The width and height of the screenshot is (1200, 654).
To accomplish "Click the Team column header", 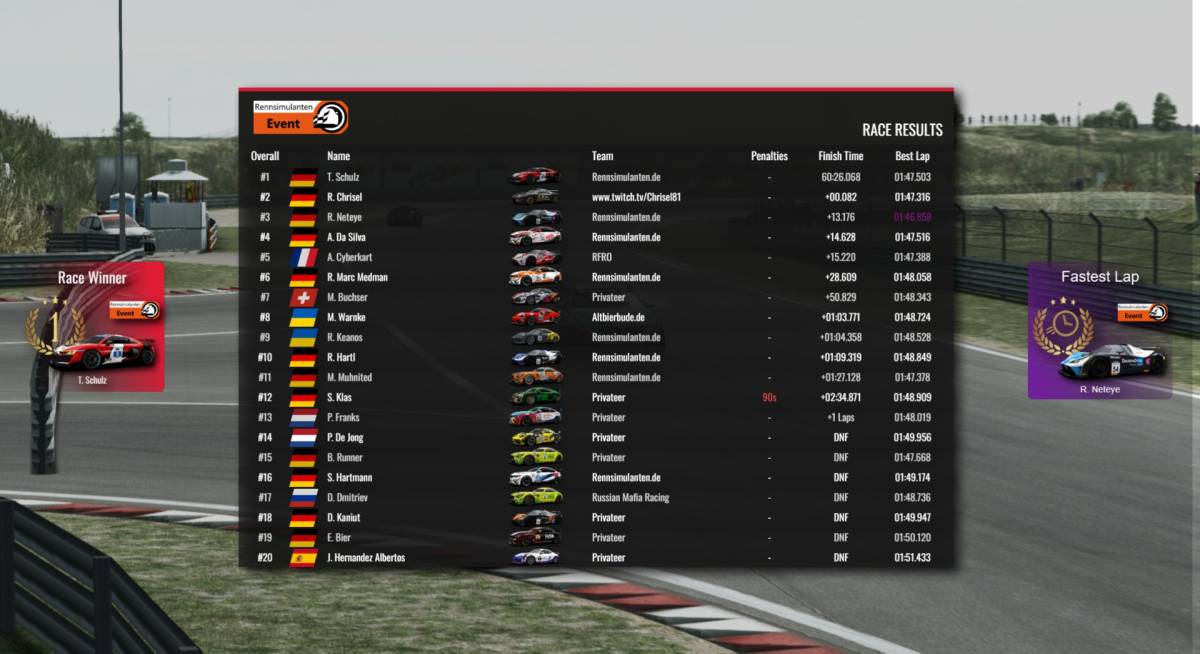I will pos(602,156).
